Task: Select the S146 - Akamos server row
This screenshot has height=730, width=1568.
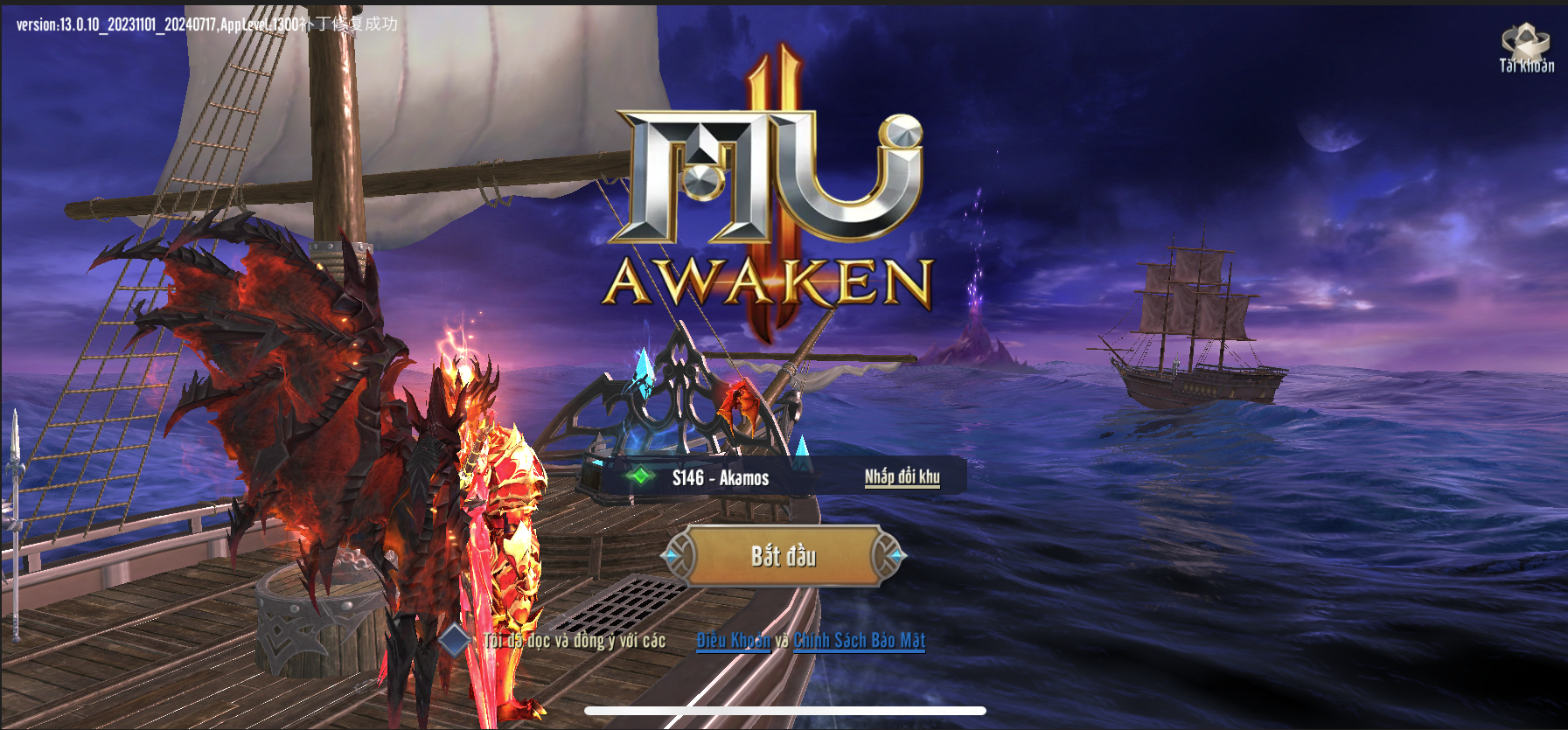Action: click(x=720, y=477)
